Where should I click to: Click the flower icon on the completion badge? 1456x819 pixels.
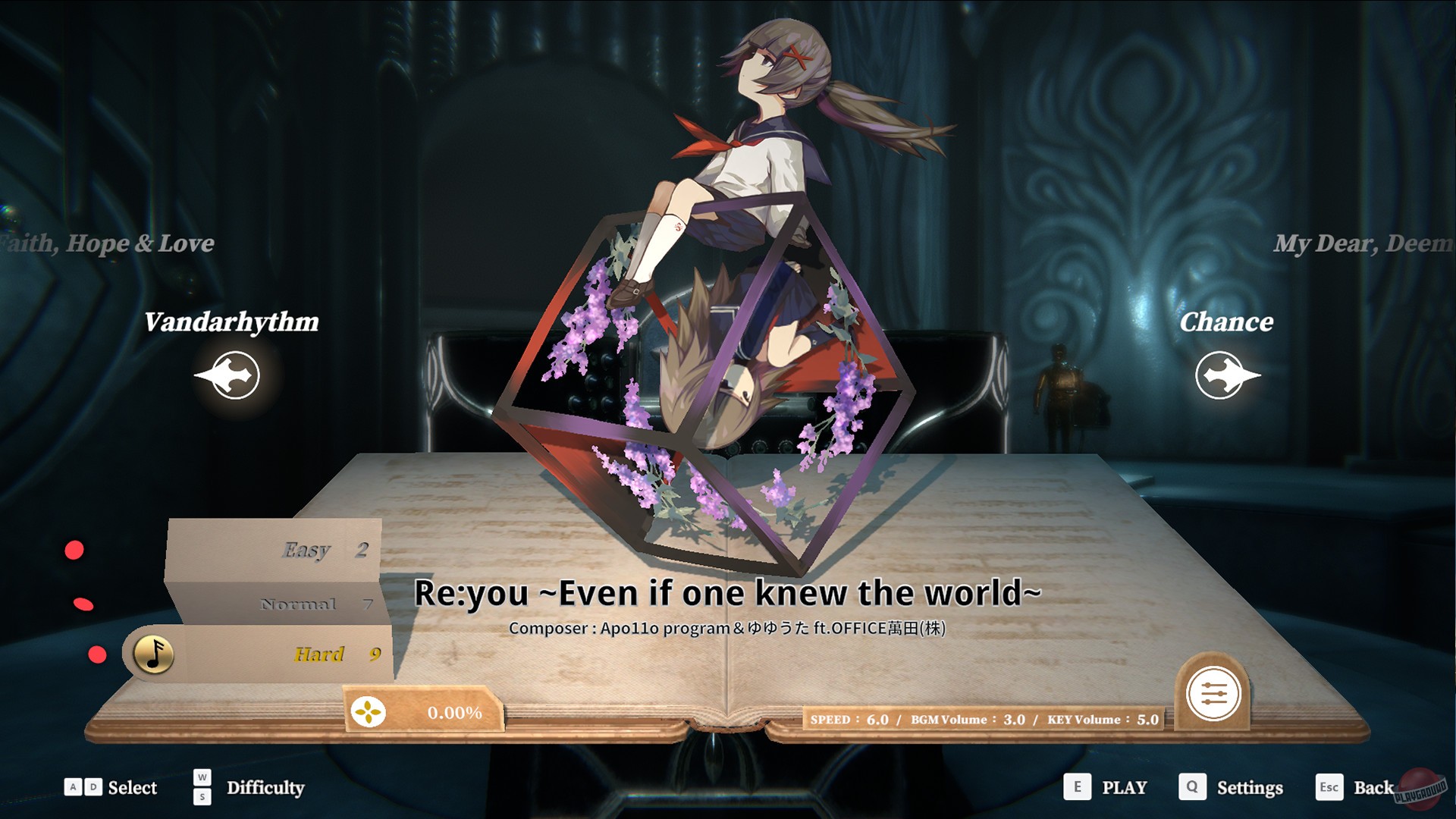coord(369,712)
